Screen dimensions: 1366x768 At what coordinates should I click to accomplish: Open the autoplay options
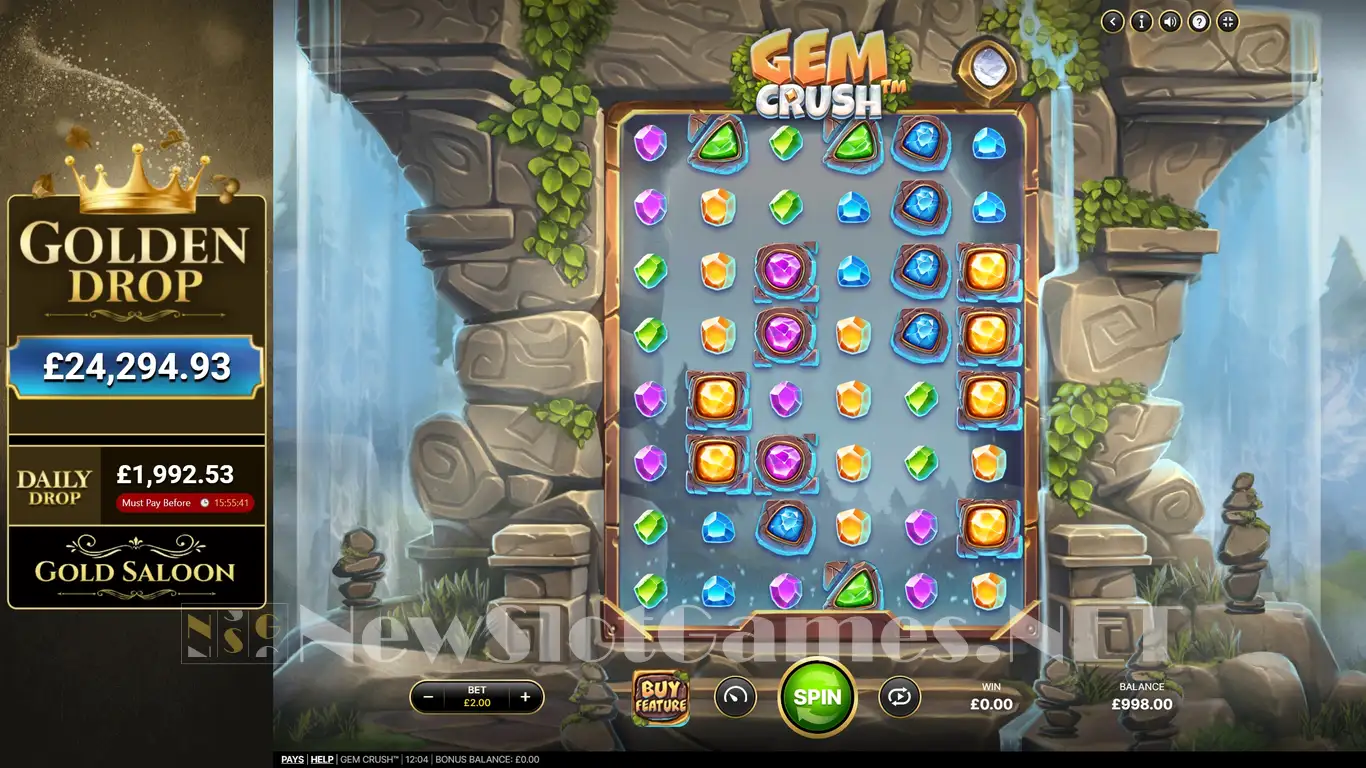(x=899, y=697)
